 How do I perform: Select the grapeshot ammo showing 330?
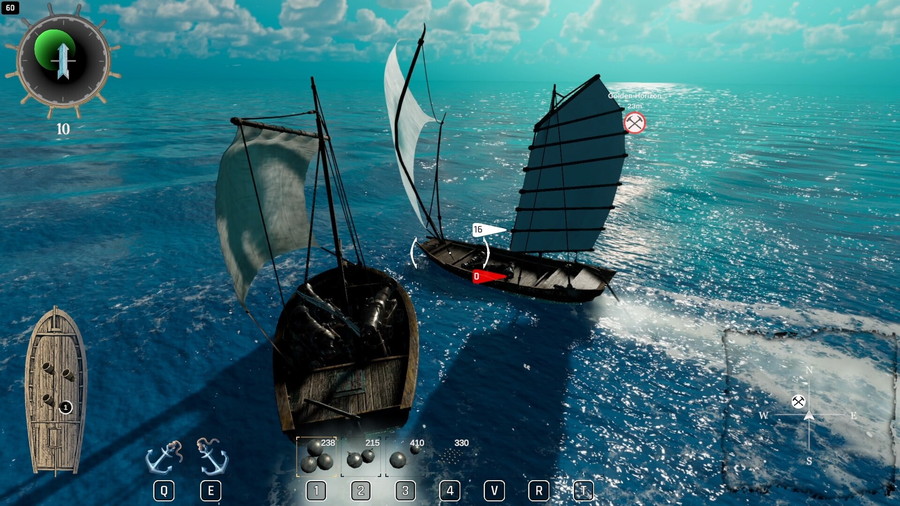[x=452, y=456]
